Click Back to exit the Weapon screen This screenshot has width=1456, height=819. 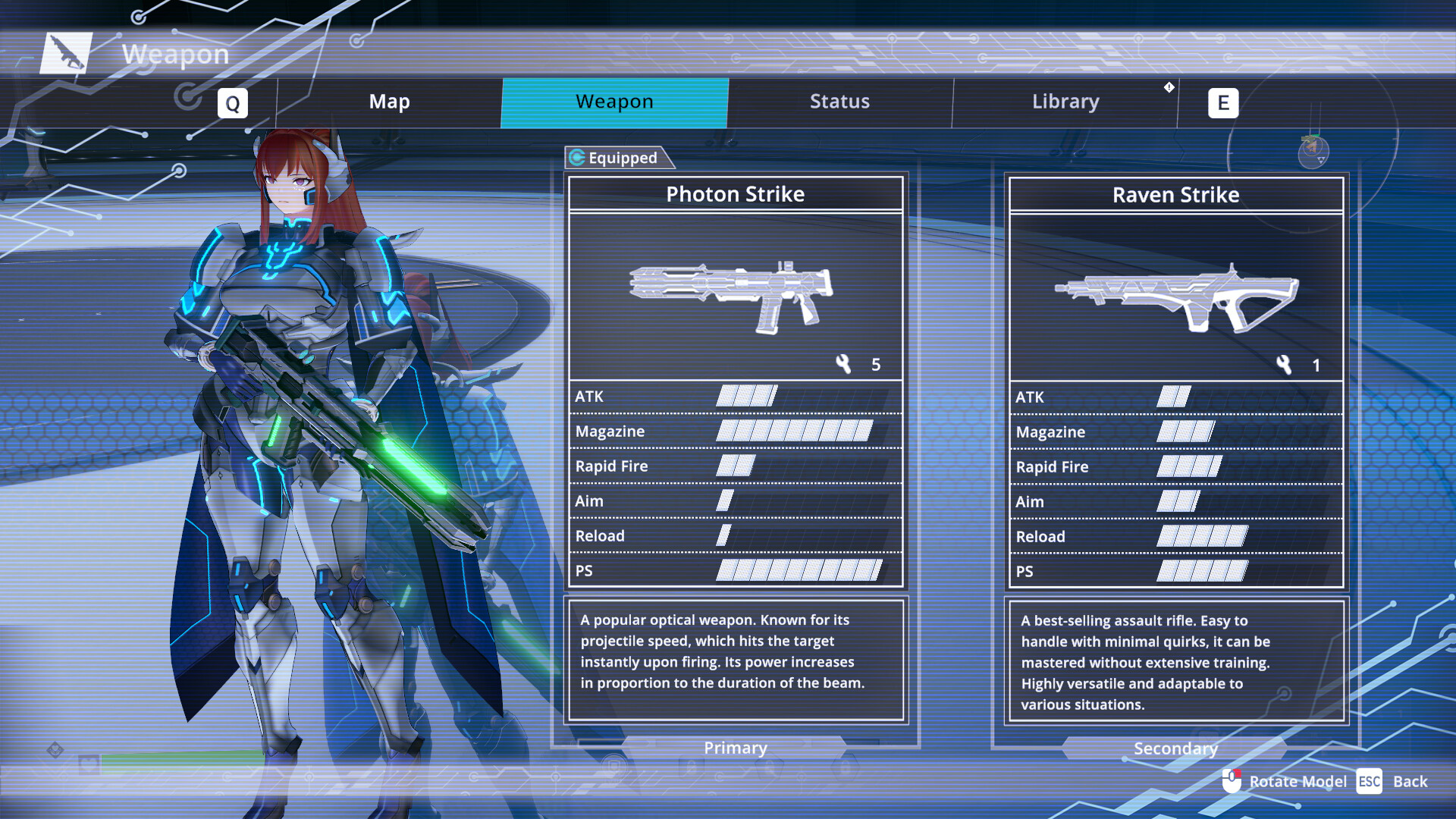pos(1411,780)
